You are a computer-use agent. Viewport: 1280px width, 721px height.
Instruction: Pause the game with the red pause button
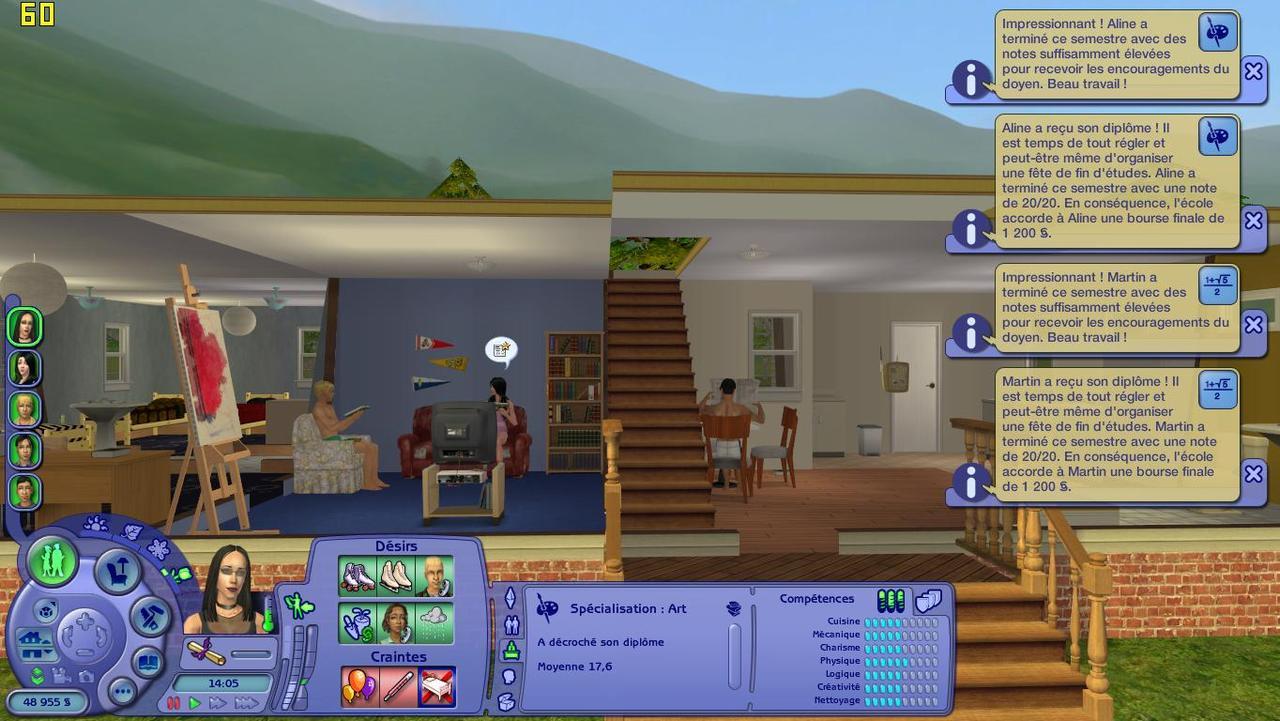click(174, 704)
